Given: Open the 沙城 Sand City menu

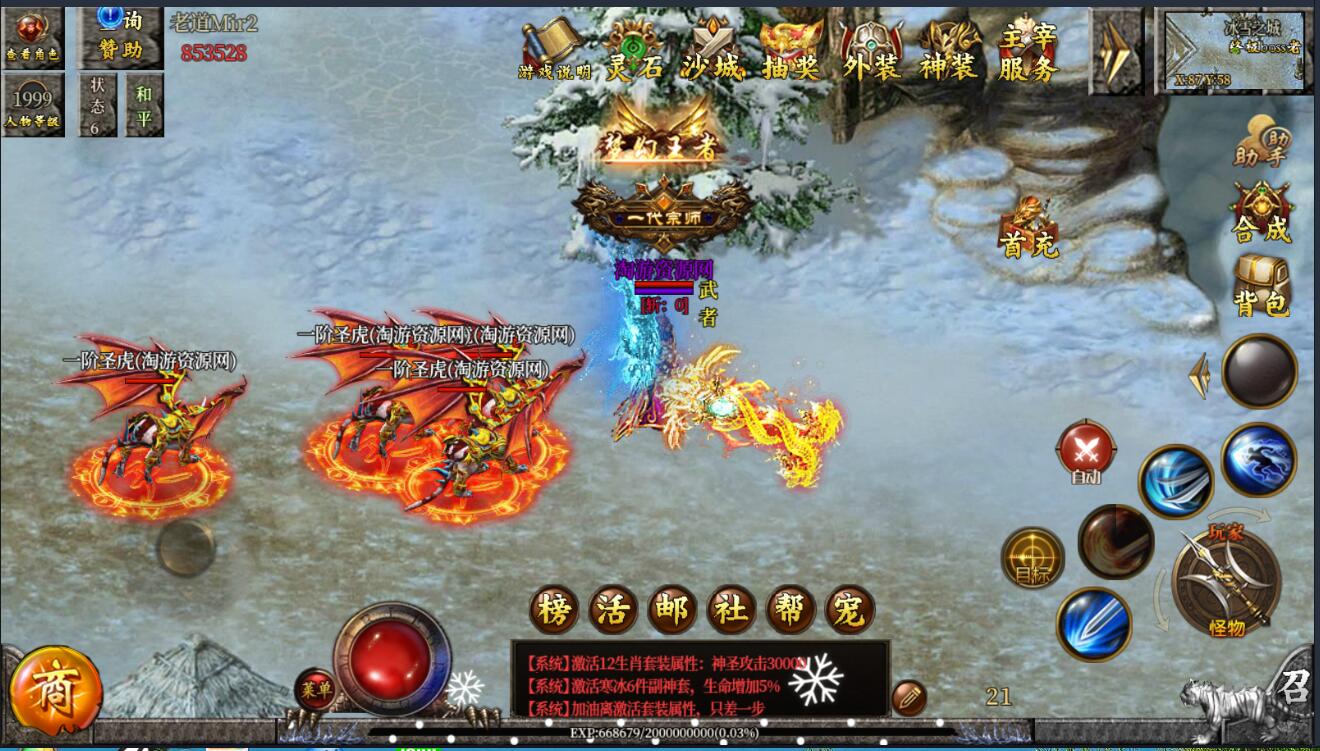Looking at the screenshot, I should tap(712, 50).
